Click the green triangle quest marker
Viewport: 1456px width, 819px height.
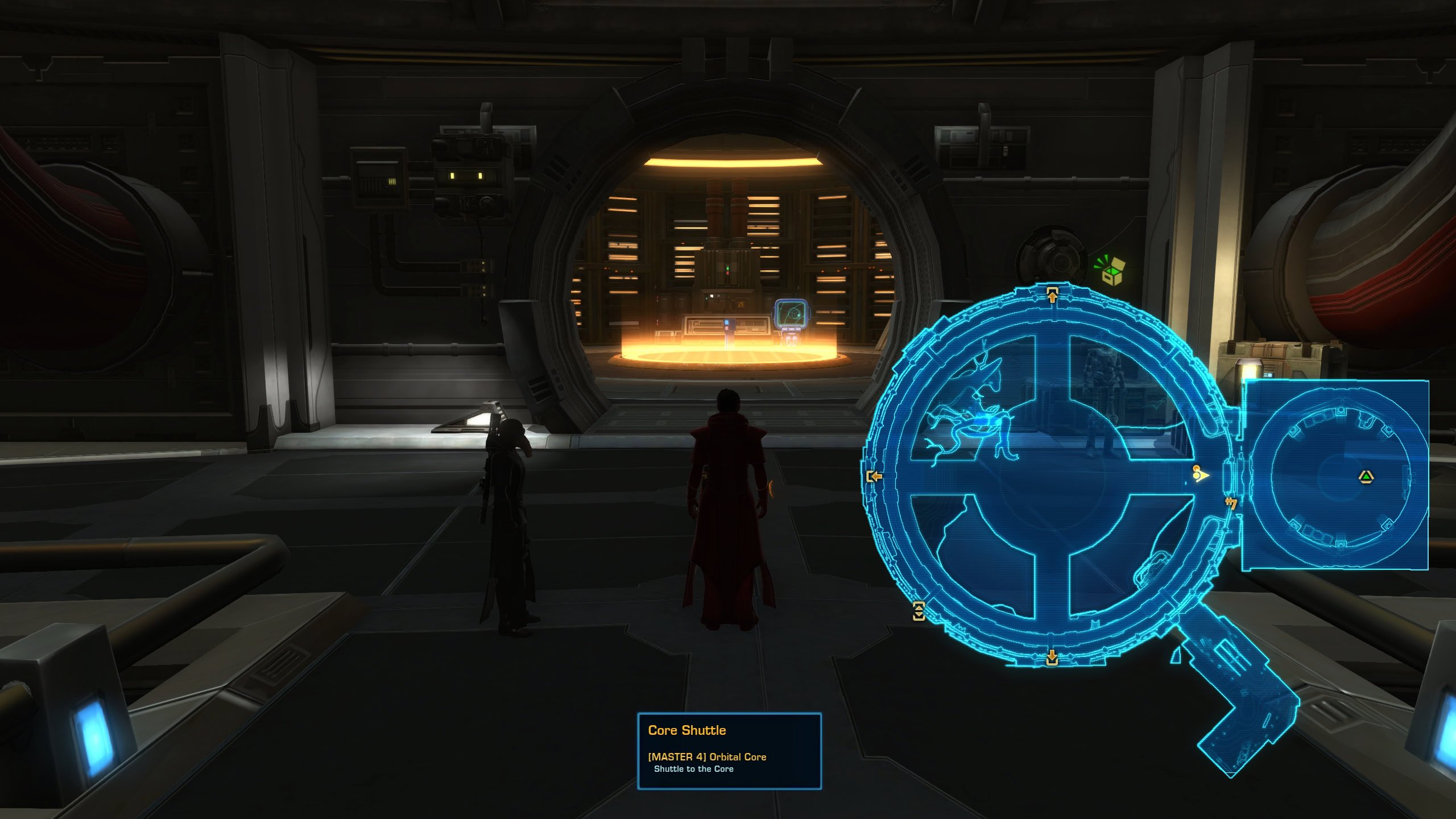tap(1366, 477)
